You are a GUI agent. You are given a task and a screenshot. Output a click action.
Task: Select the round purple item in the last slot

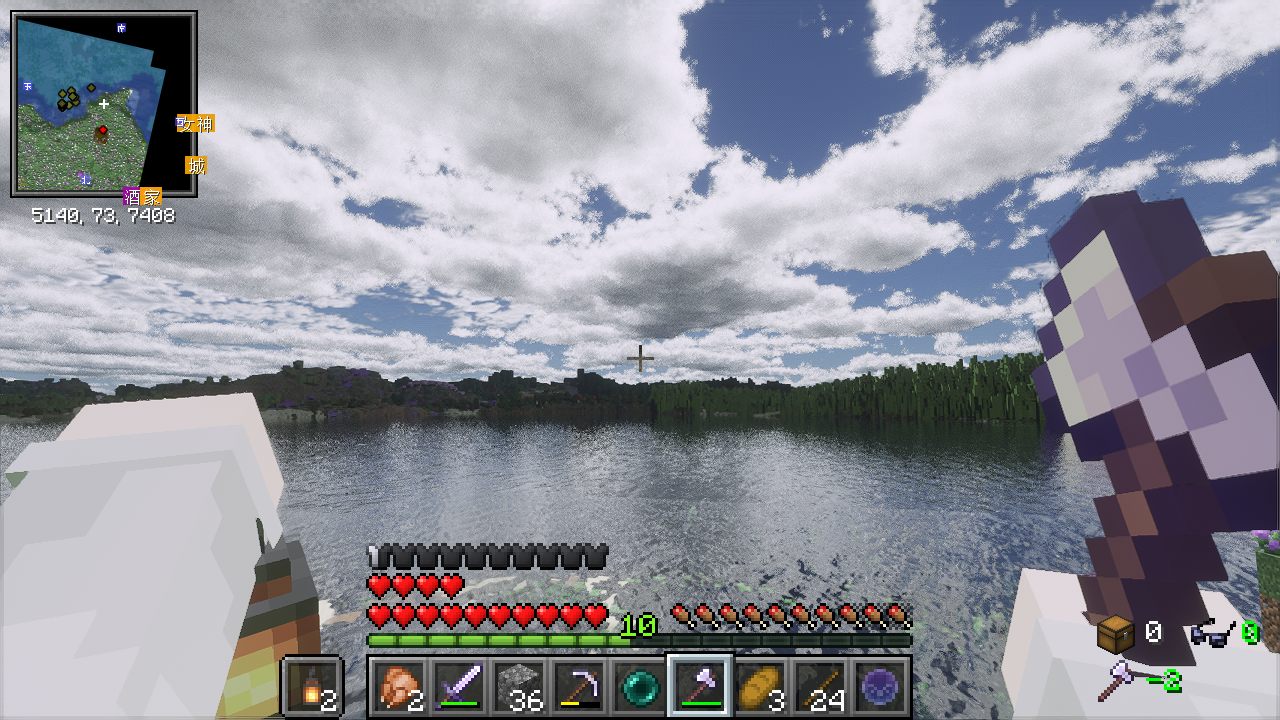tap(880, 686)
